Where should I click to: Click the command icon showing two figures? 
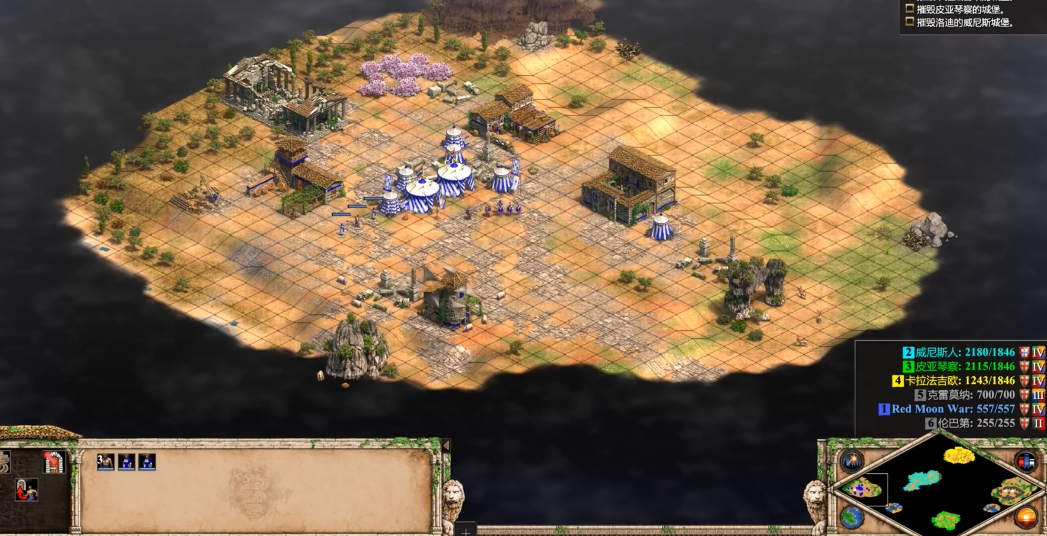(27, 490)
